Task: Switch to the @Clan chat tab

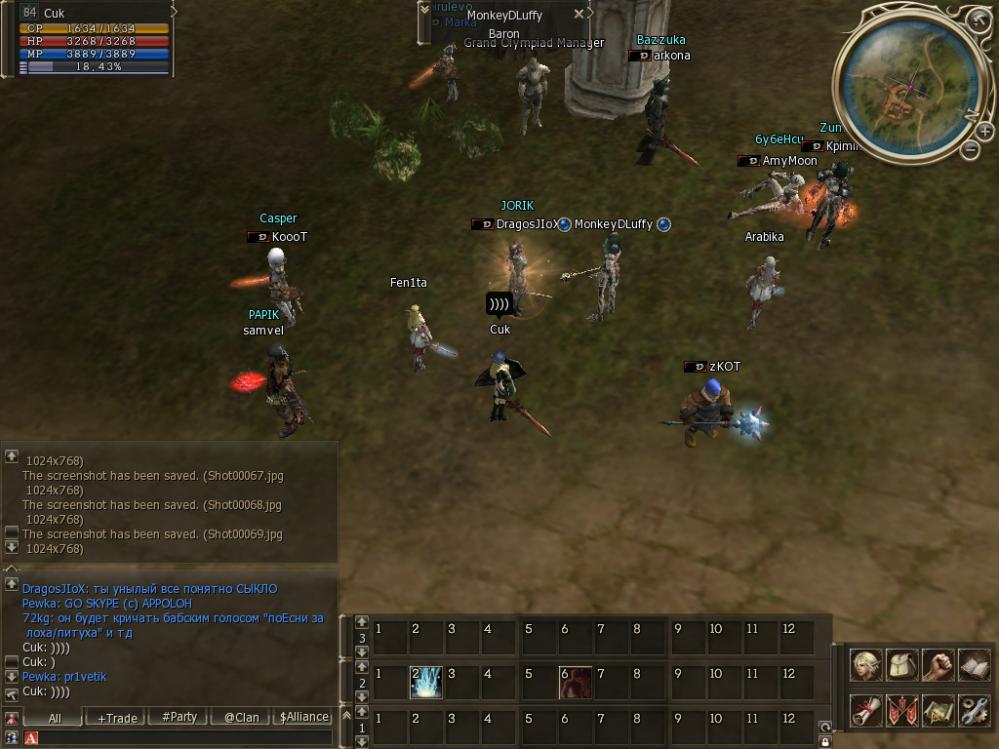Action: pyautogui.click(x=241, y=717)
